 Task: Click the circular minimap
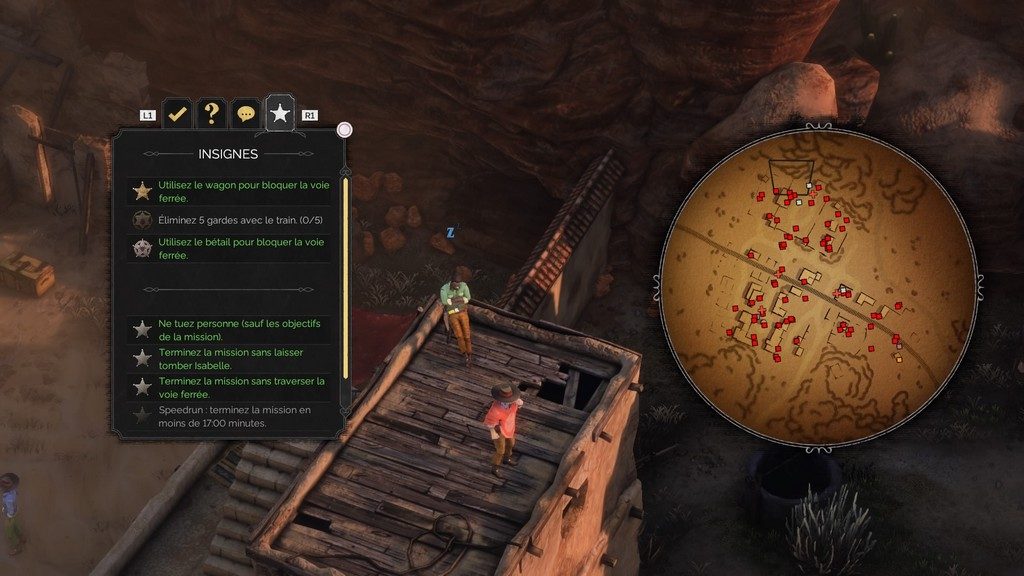pyautogui.click(x=818, y=286)
